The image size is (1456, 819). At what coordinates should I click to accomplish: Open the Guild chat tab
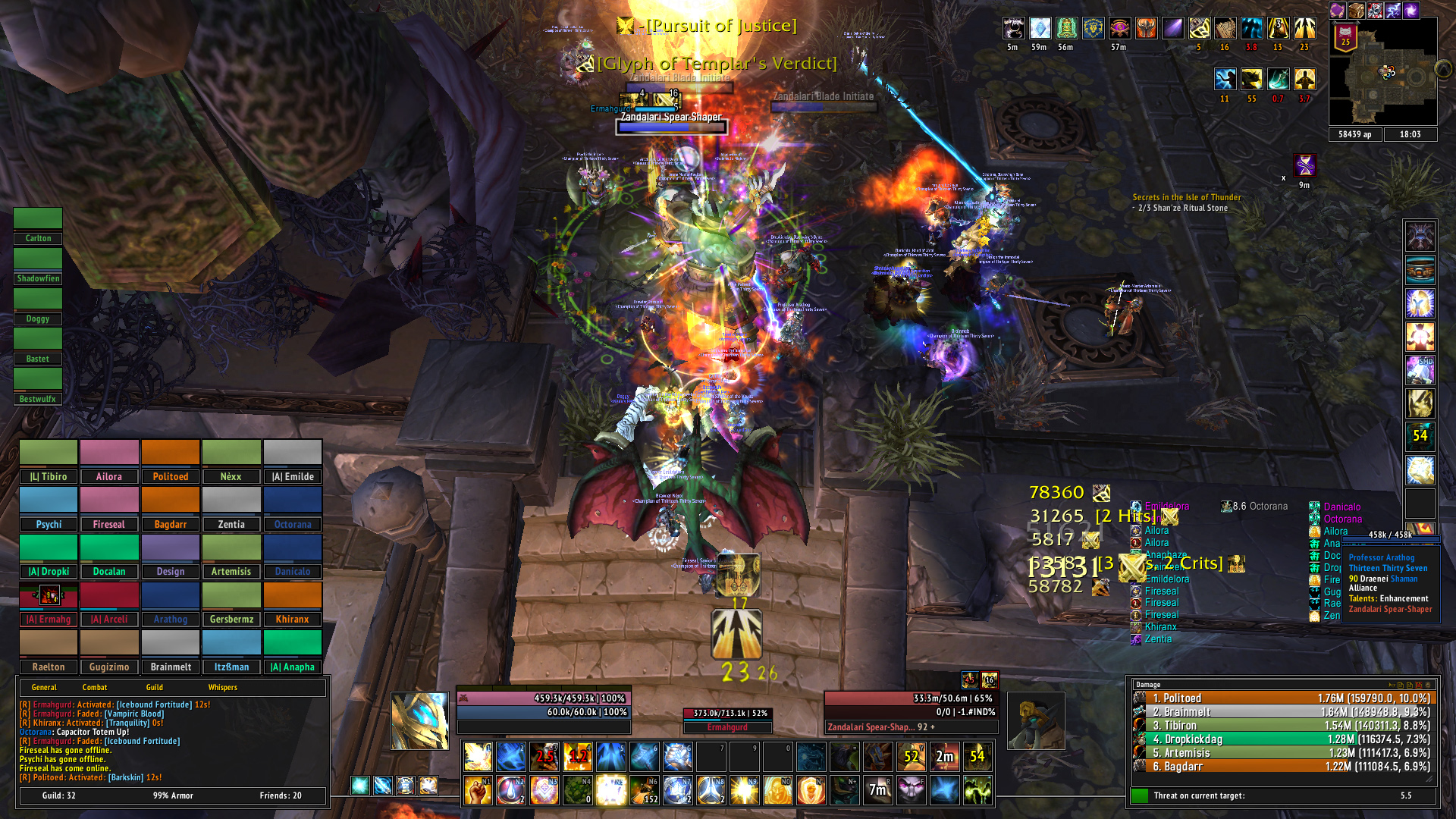(x=155, y=688)
